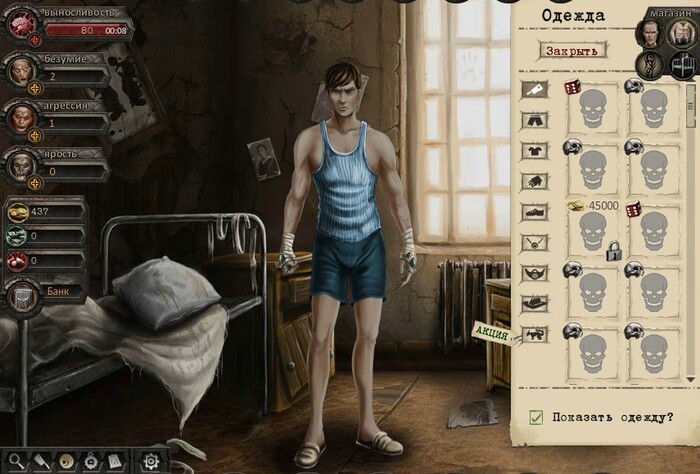Choose the t-shirt clothing category
This screenshot has height=474, width=700.
tap(534, 151)
